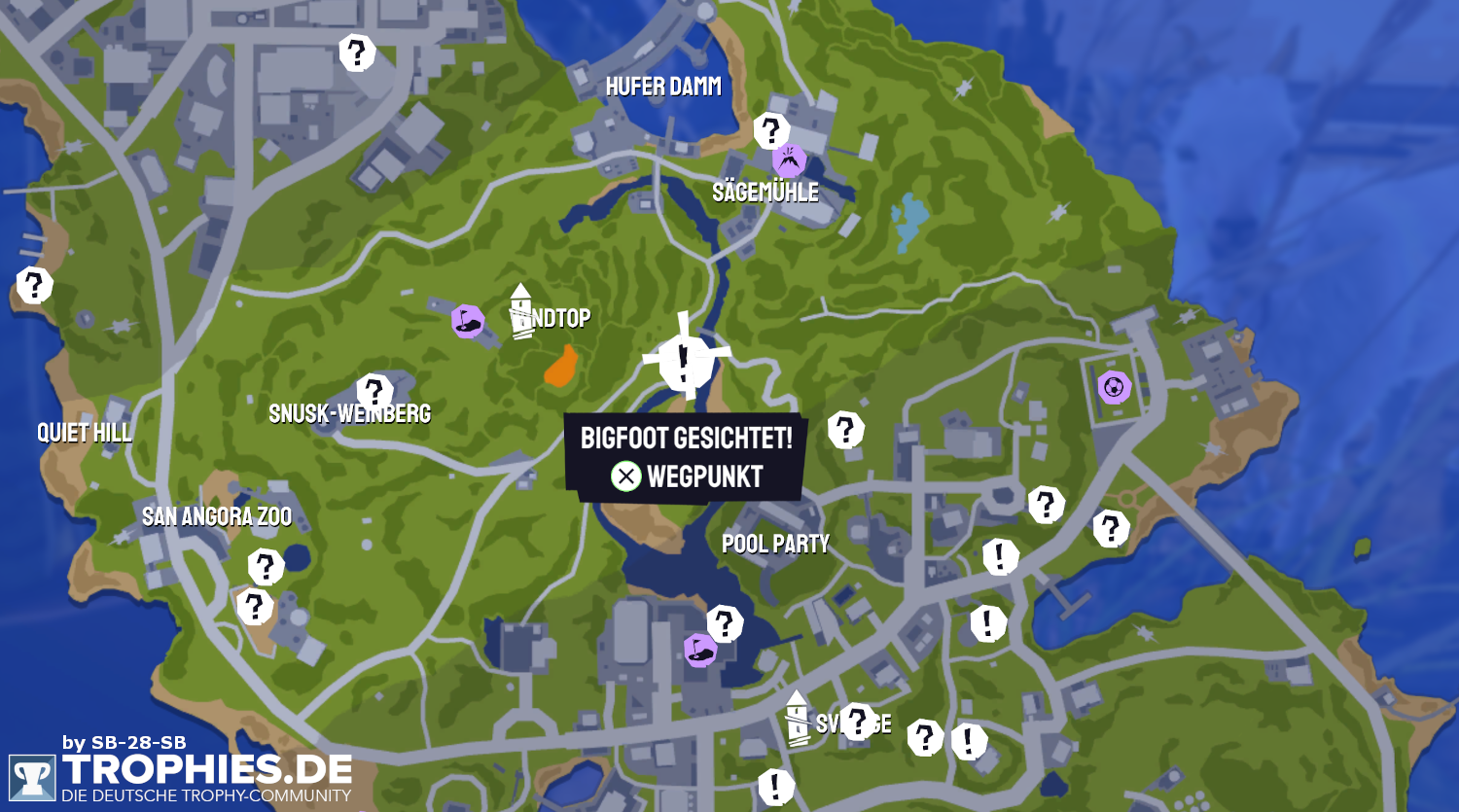Click the Windtop watchtower icon
Screen dimensions: 1459x812
[519, 308]
